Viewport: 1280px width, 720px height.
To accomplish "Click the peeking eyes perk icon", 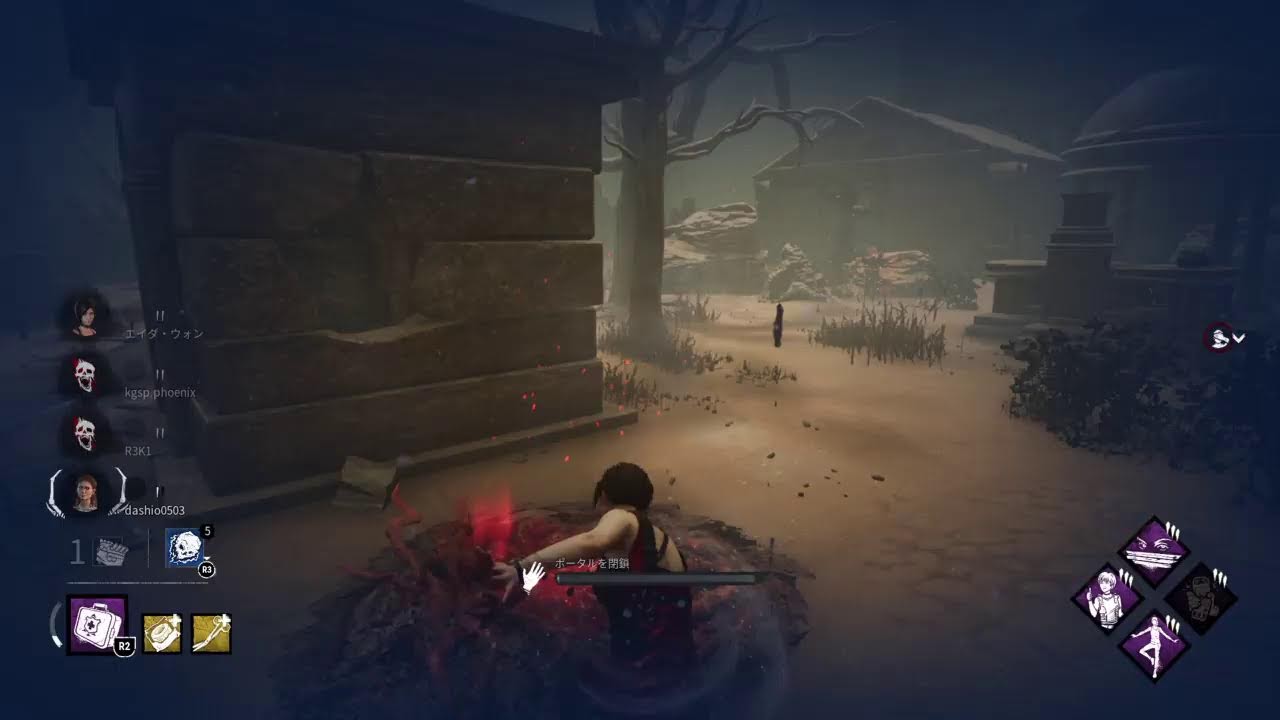I will click(1153, 551).
